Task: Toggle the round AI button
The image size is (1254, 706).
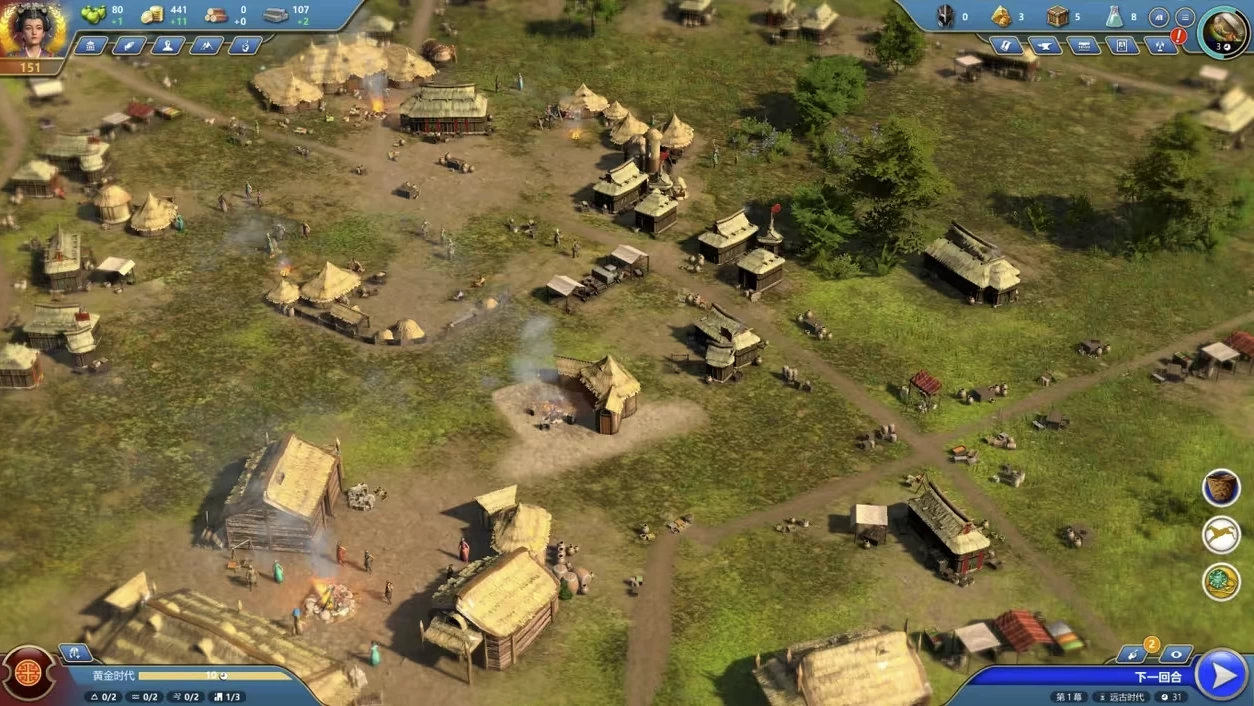Action: click(x=1159, y=17)
